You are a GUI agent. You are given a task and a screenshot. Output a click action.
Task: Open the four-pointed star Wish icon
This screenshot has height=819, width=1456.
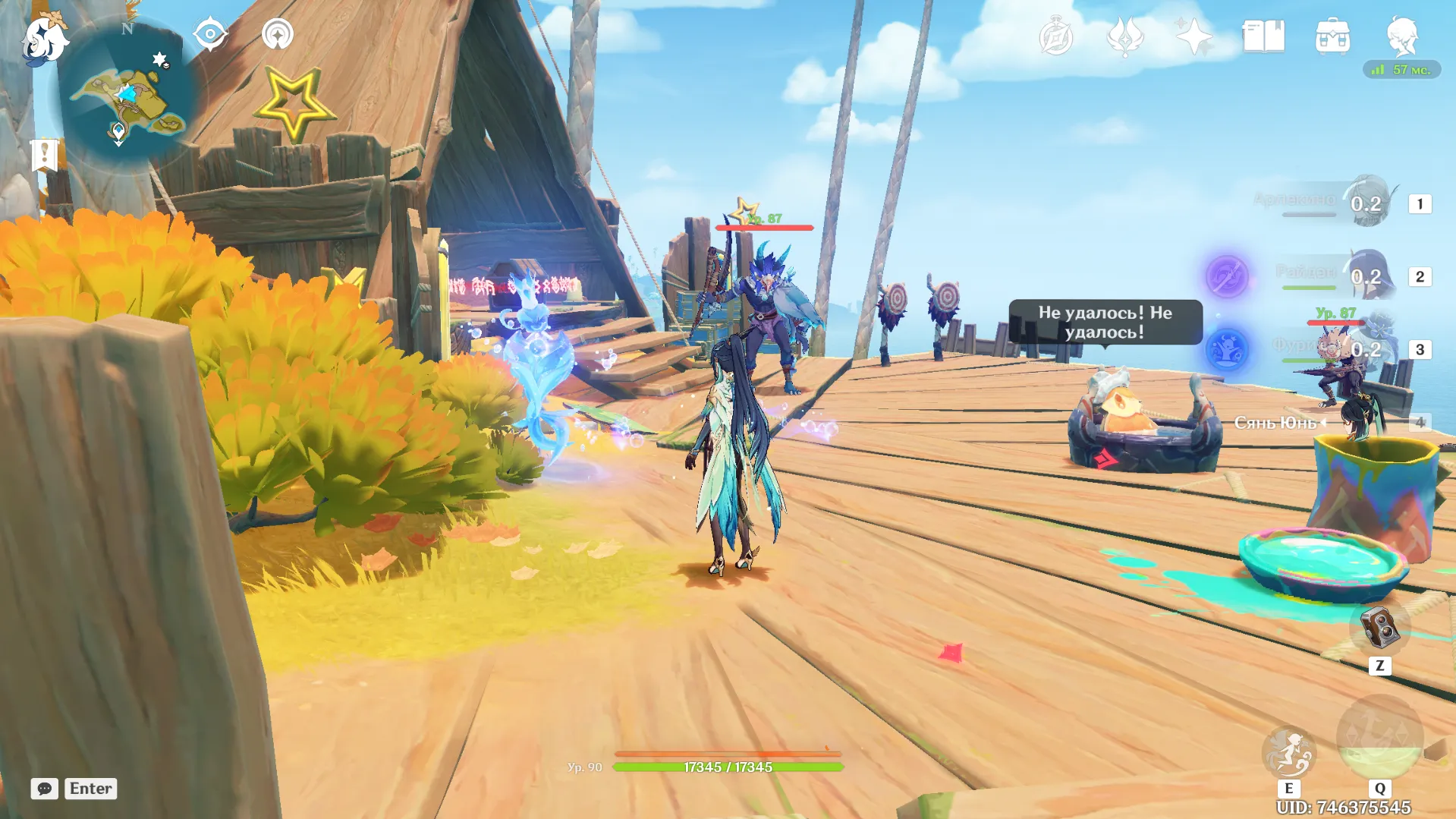pos(1193,36)
